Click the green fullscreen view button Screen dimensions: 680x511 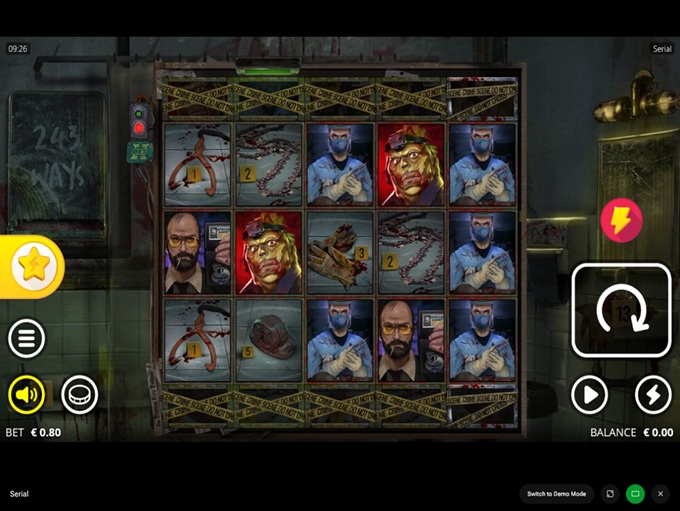click(x=635, y=494)
